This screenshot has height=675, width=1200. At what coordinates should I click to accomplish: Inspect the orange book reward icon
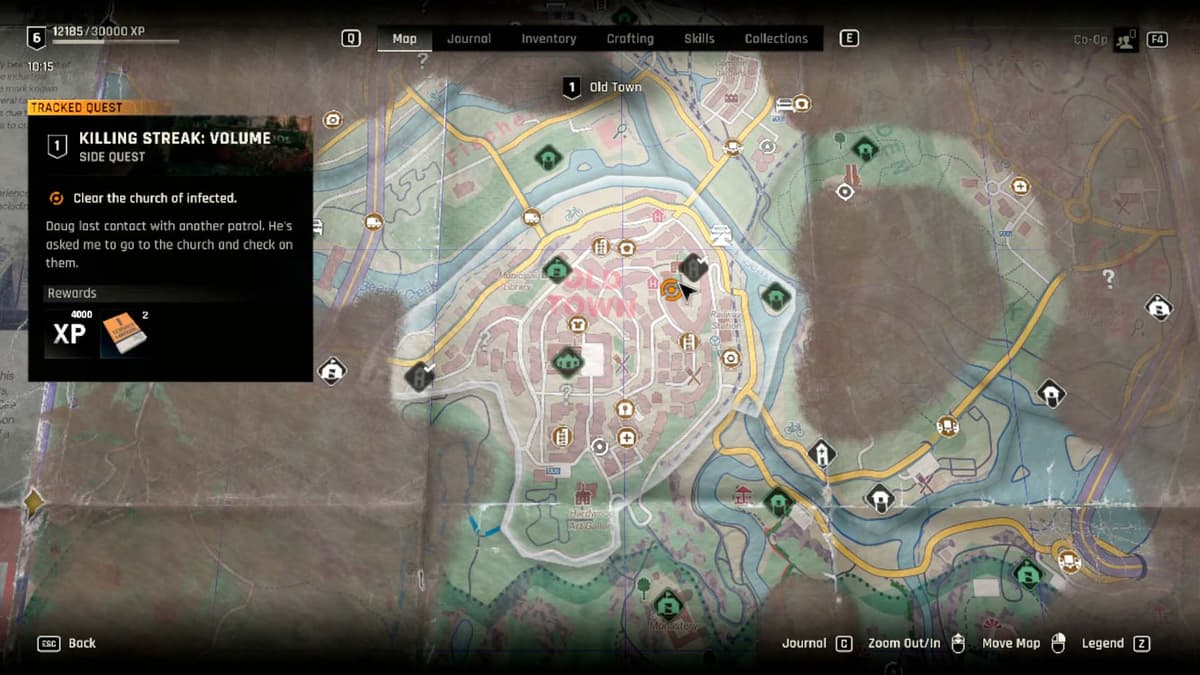(124, 334)
